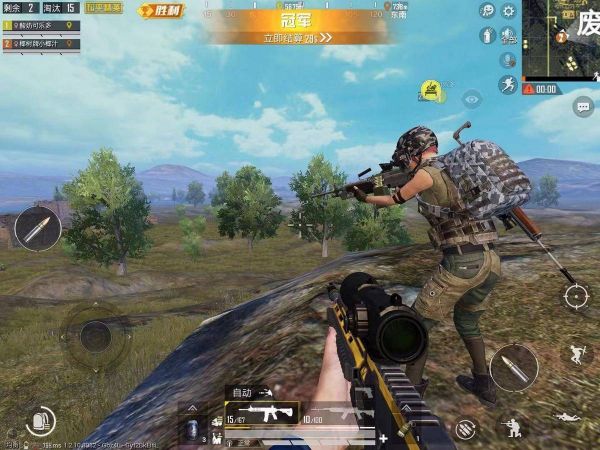This screenshot has height=450, width=600.
Task: Aim down sights with the crosshair button
Action: [x=576, y=296]
